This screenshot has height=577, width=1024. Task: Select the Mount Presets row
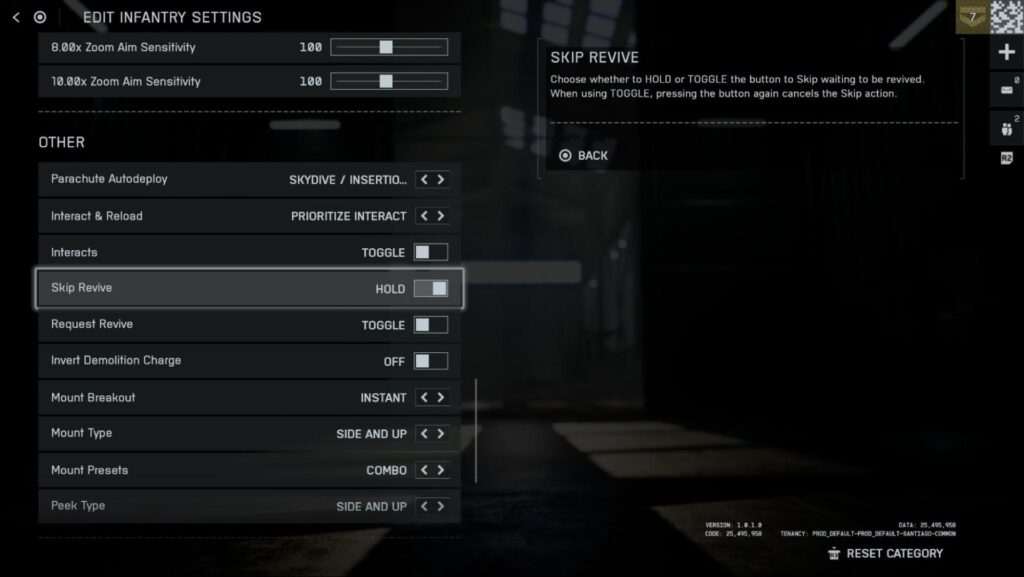160,470
